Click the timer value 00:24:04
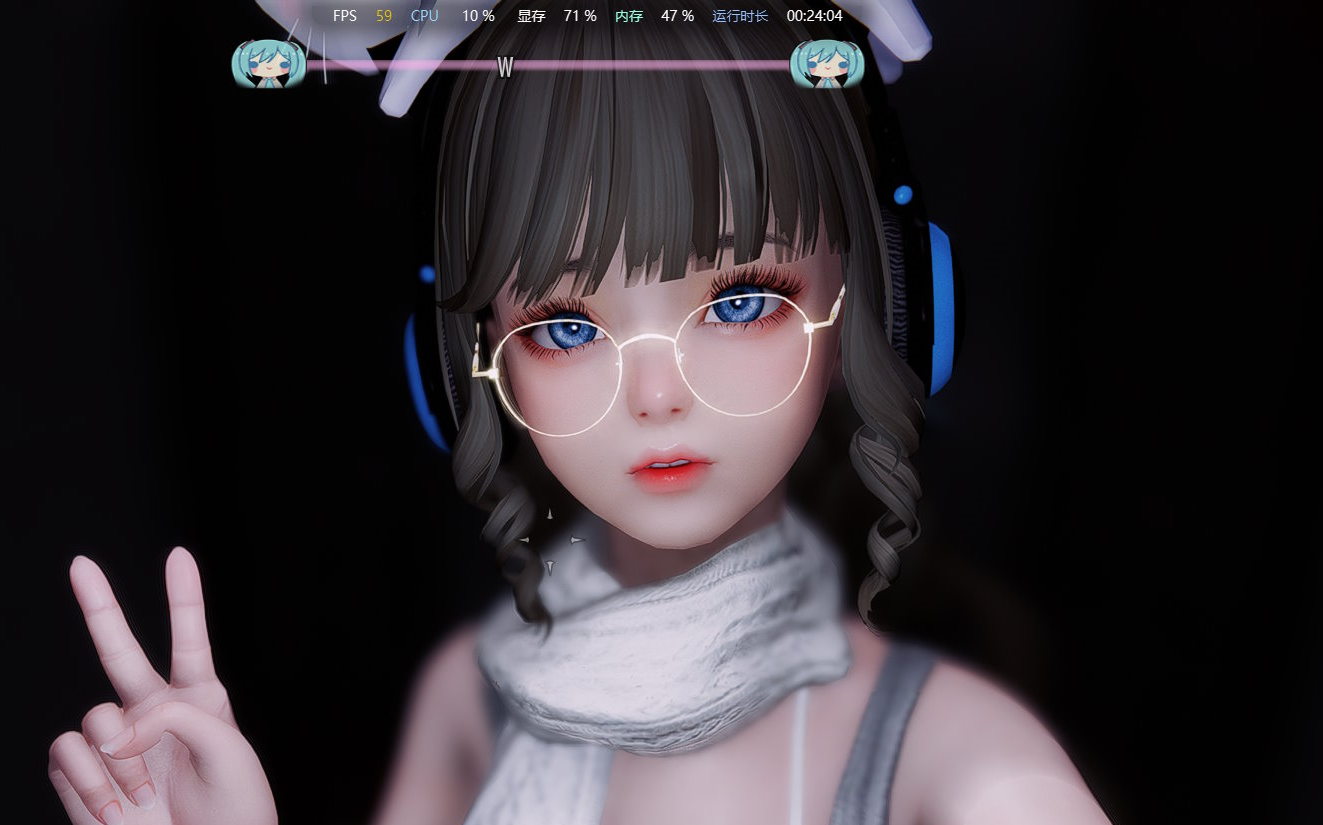The height and width of the screenshot is (825, 1323). (814, 15)
